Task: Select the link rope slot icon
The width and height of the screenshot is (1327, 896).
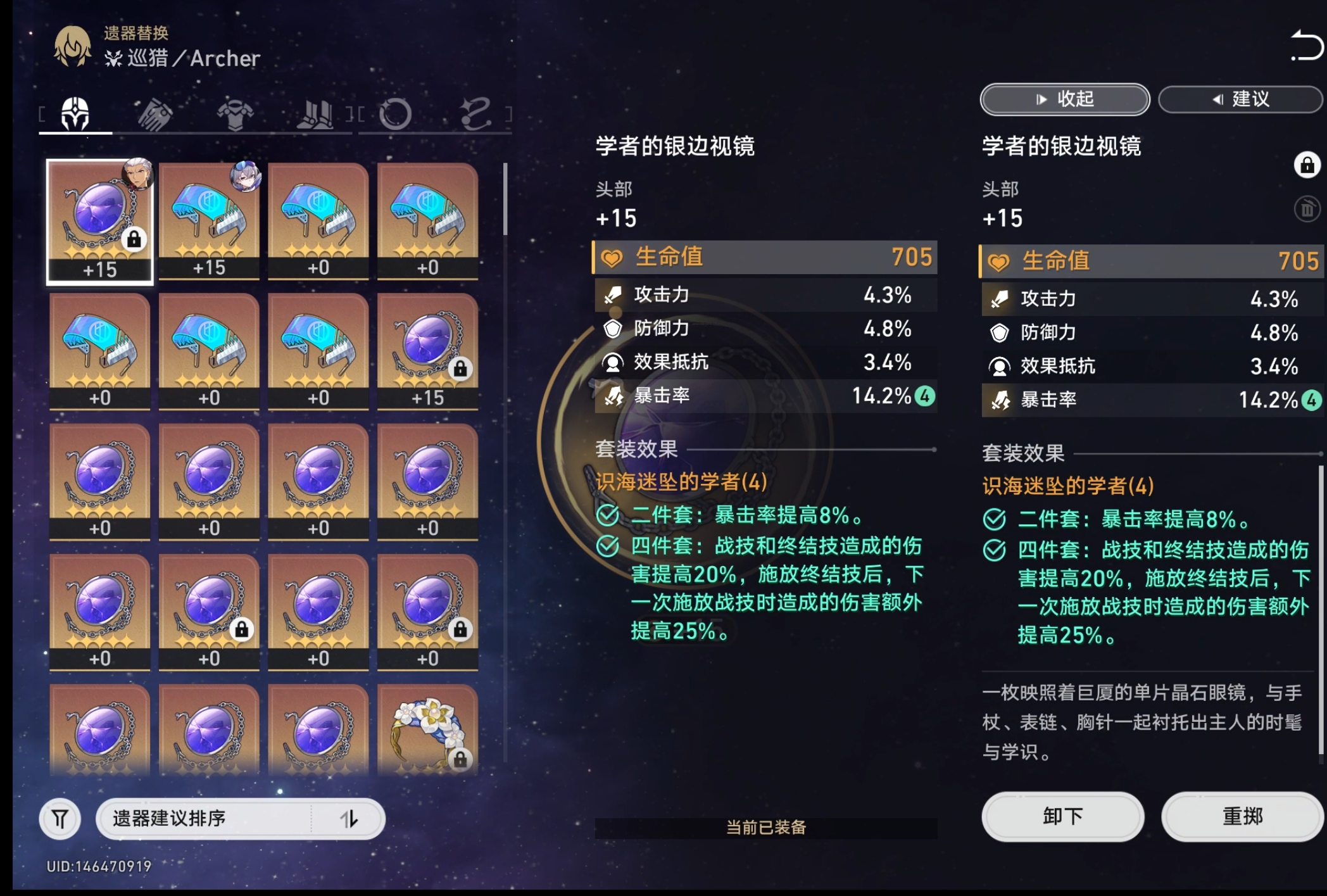Action: tap(478, 114)
